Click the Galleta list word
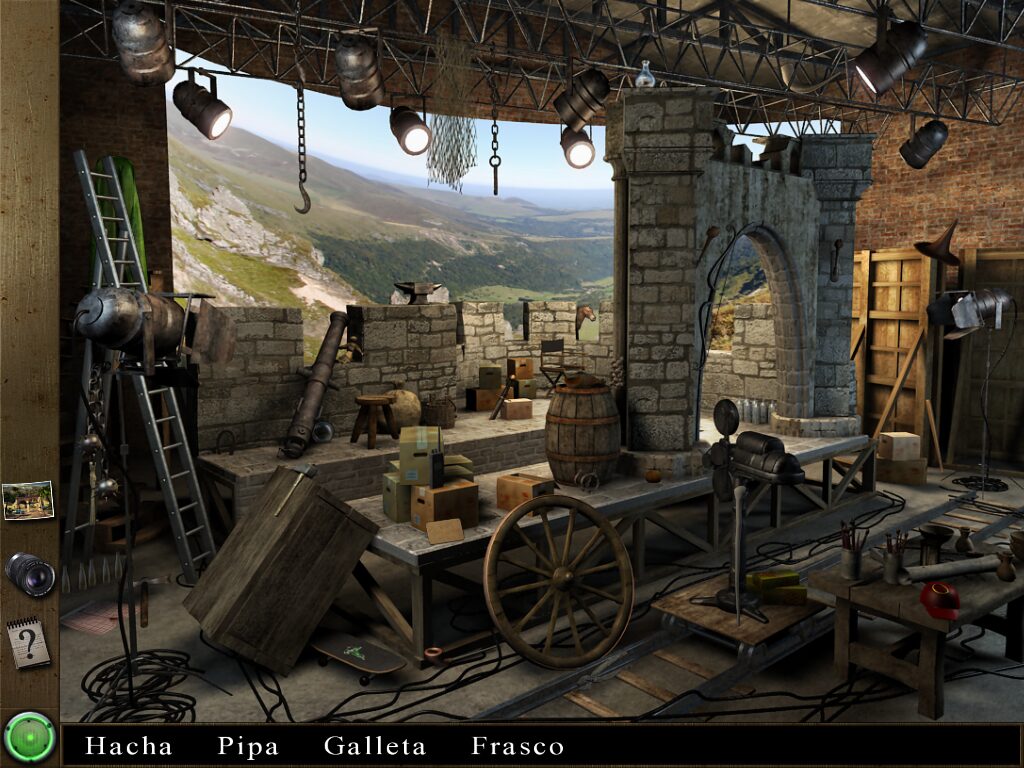 click(375, 746)
